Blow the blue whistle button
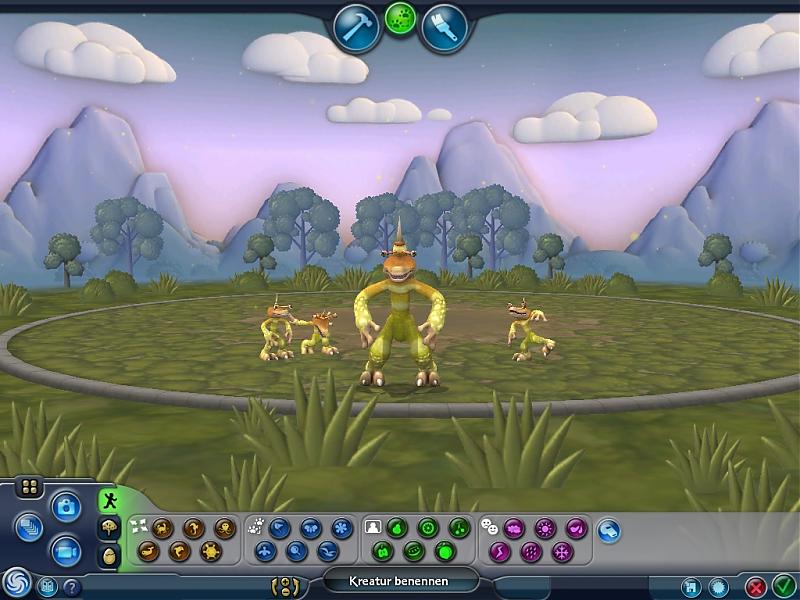Screen dimensions: 800x600 point(609,530)
